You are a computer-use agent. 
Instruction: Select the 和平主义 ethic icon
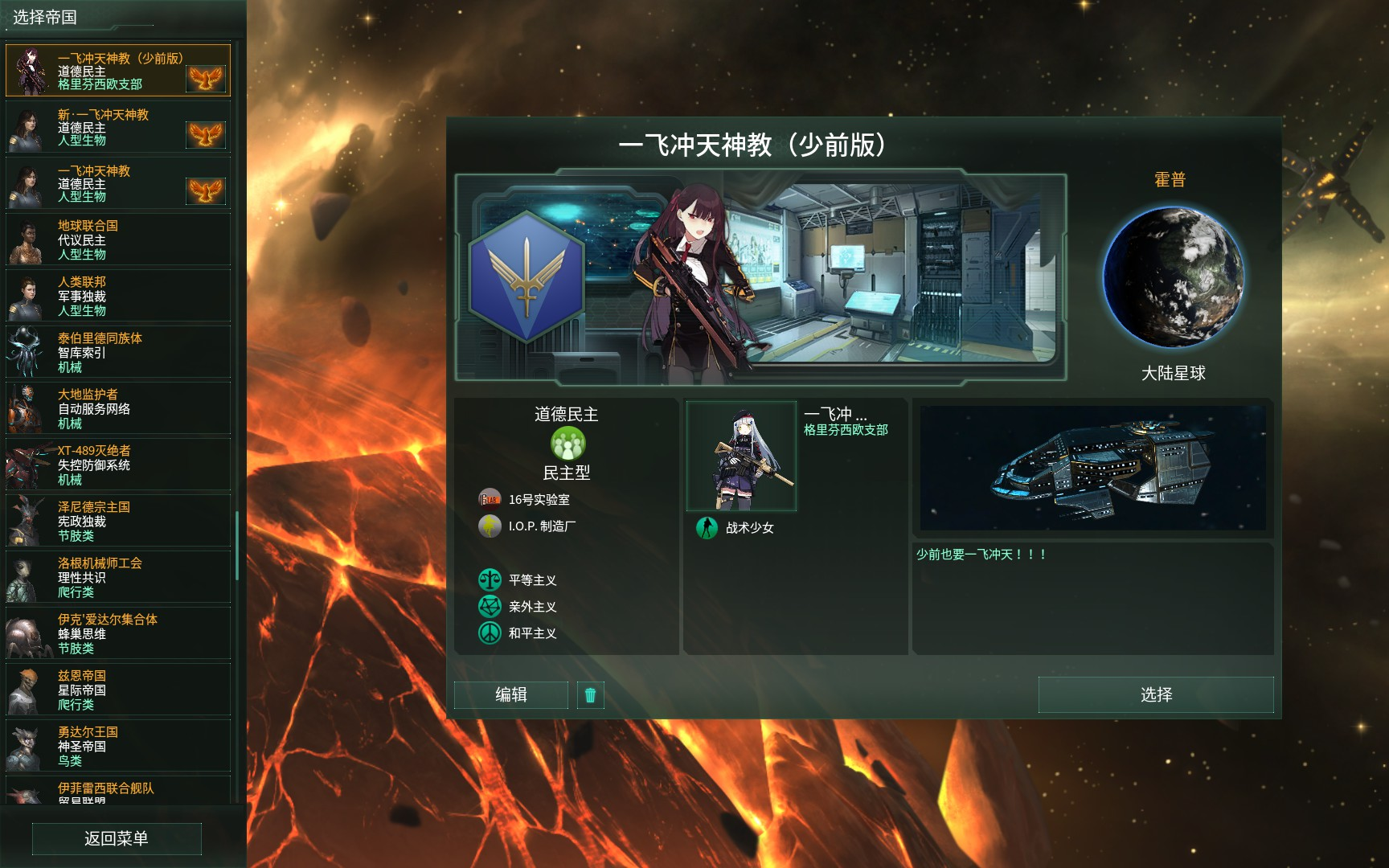coord(490,633)
